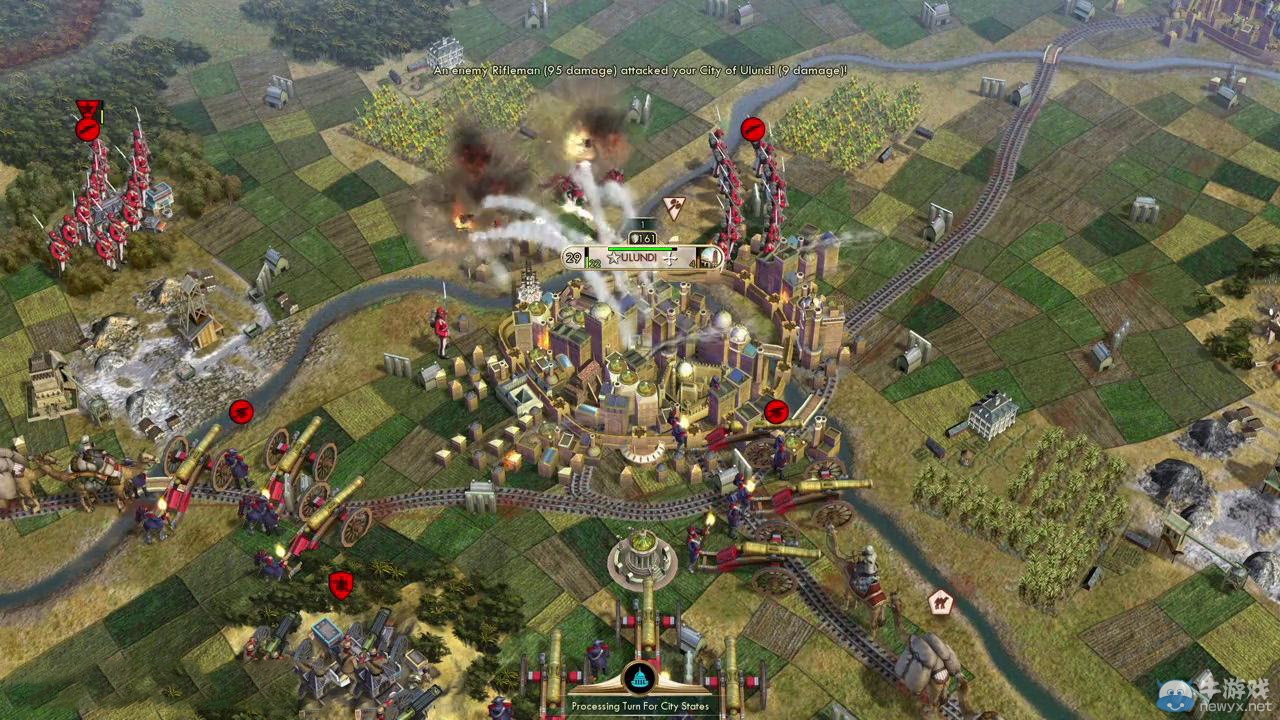
Task: Select the white triangular unit flag above Ulundi
Action: pos(673,207)
